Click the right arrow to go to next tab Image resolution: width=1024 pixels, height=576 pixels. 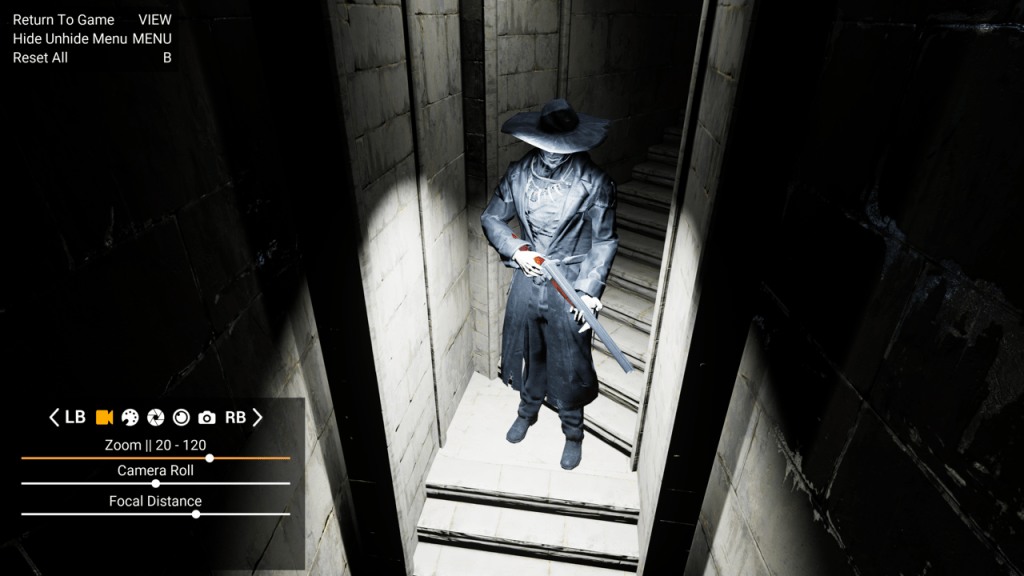coord(257,417)
